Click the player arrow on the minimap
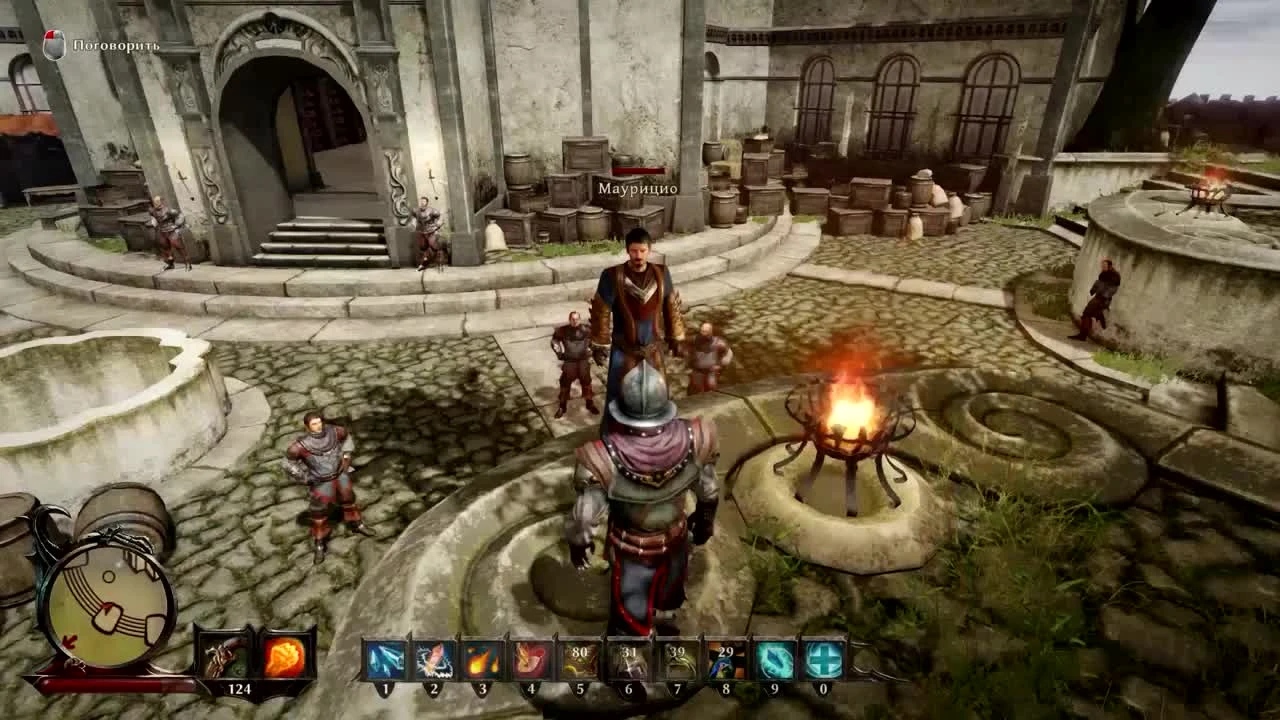The width and height of the screenshot is (1280, 720). click(109, 607)
